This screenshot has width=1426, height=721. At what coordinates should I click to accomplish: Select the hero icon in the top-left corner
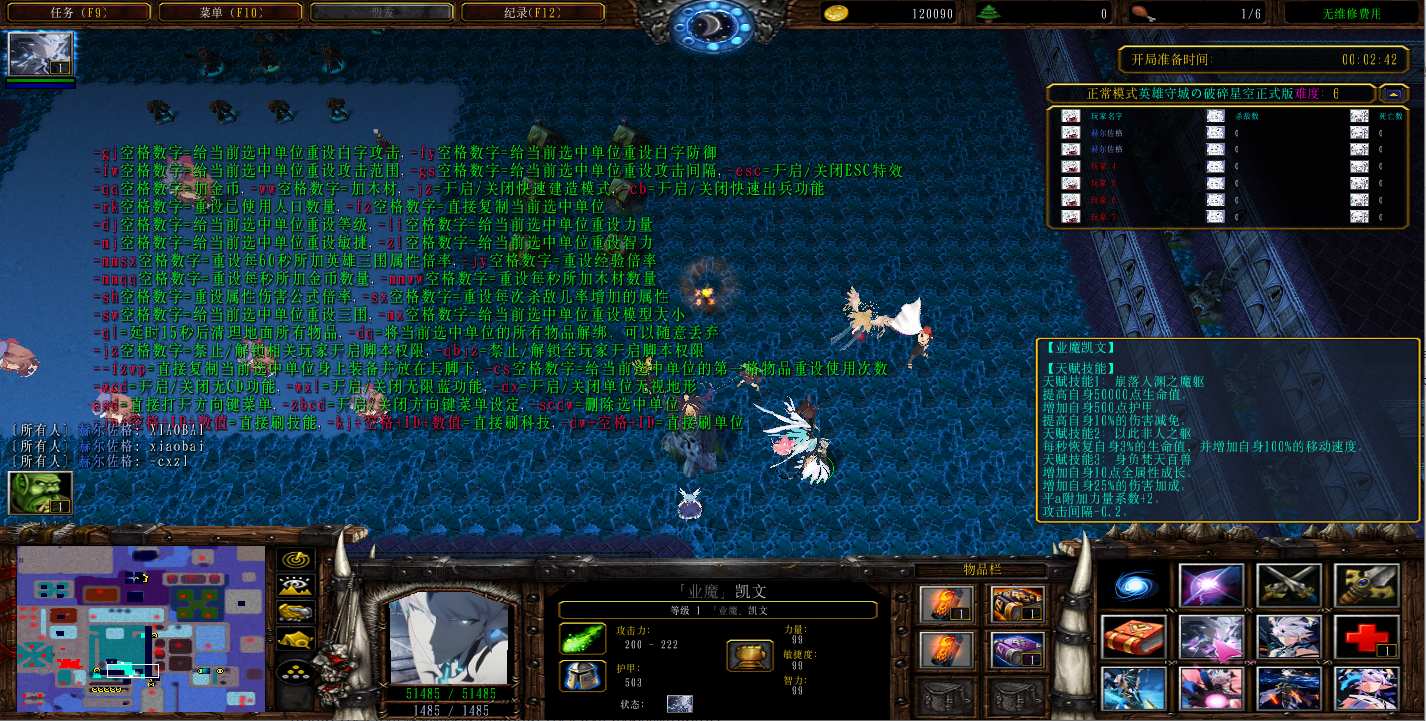point(41,55)
